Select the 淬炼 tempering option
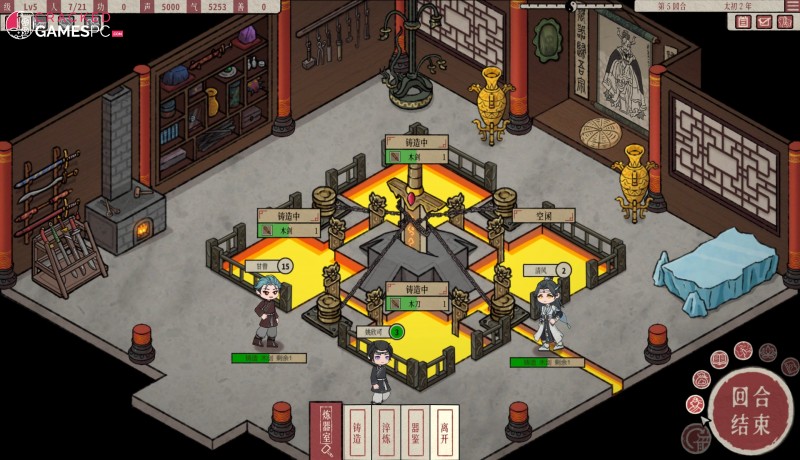 click(x=386, y=432)
